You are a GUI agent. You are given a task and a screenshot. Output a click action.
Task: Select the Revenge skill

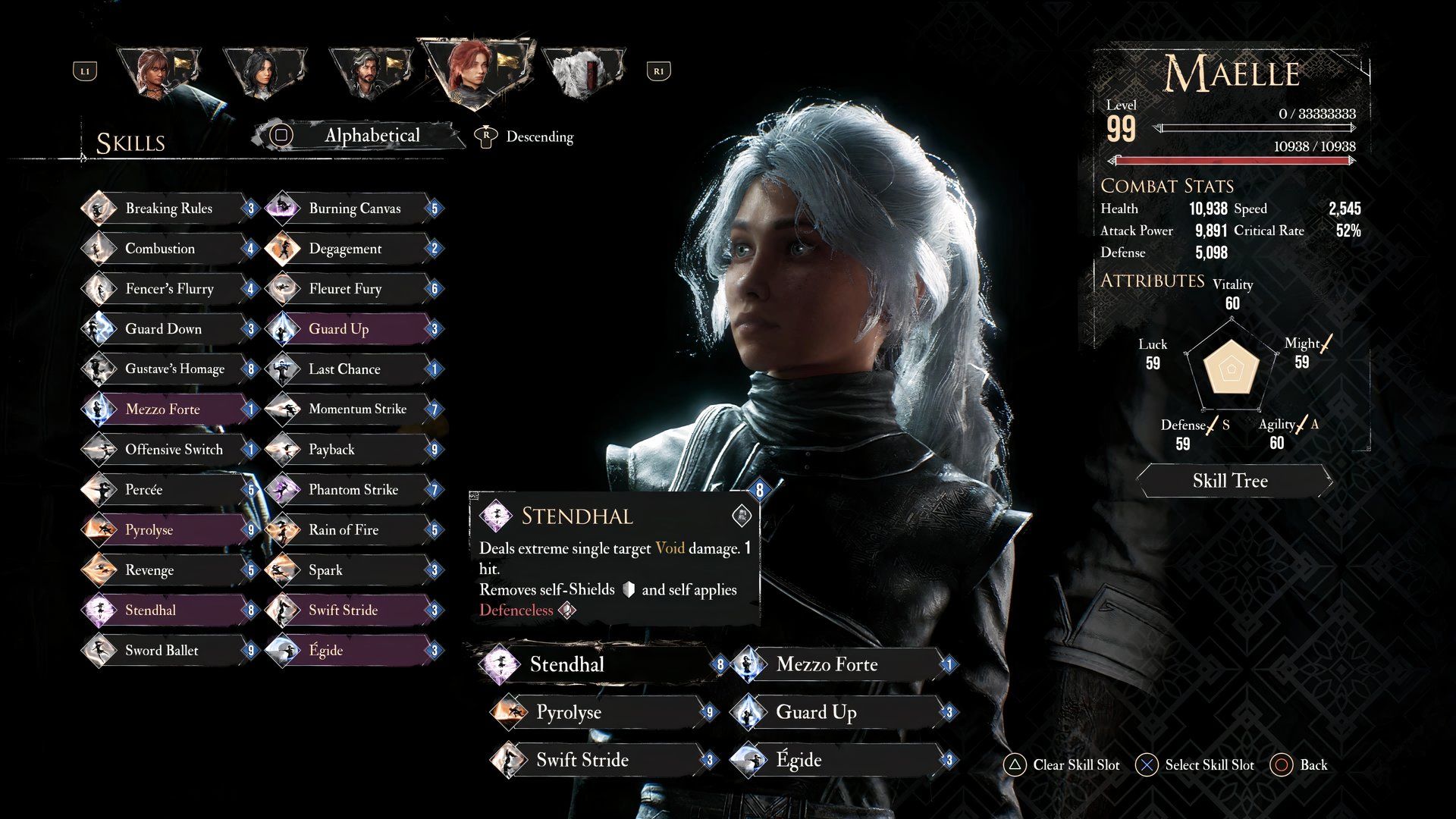point(149,570)
